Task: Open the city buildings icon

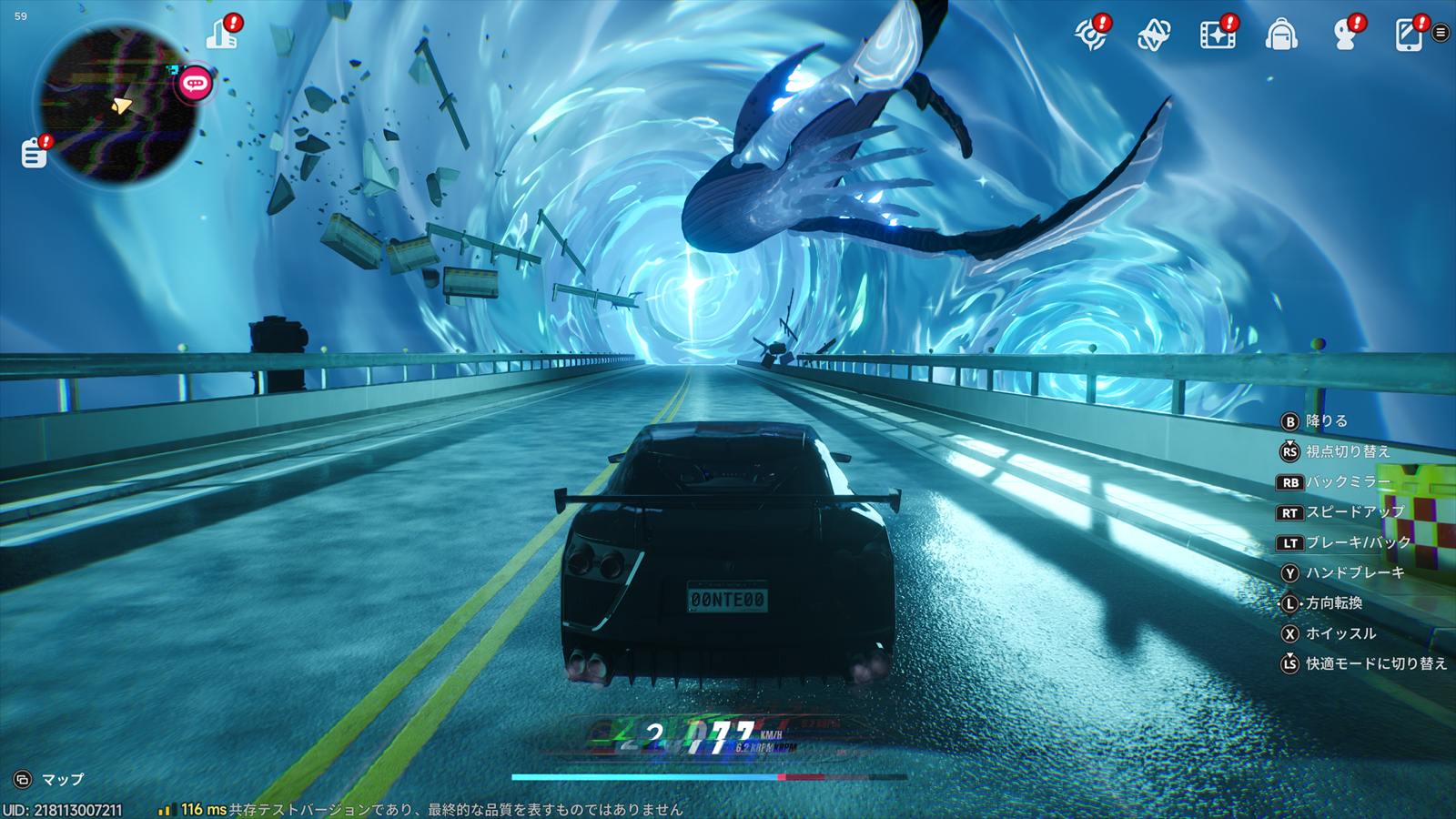Action: 221,34
